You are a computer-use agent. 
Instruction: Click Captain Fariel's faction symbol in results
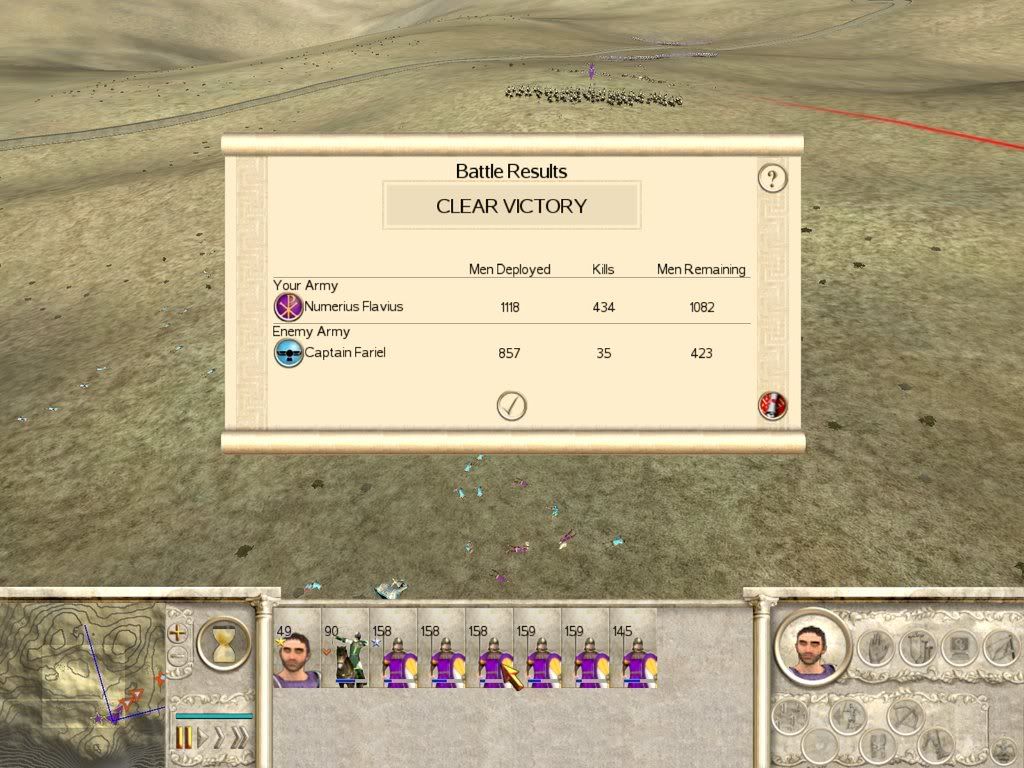[x=288, y=353]
